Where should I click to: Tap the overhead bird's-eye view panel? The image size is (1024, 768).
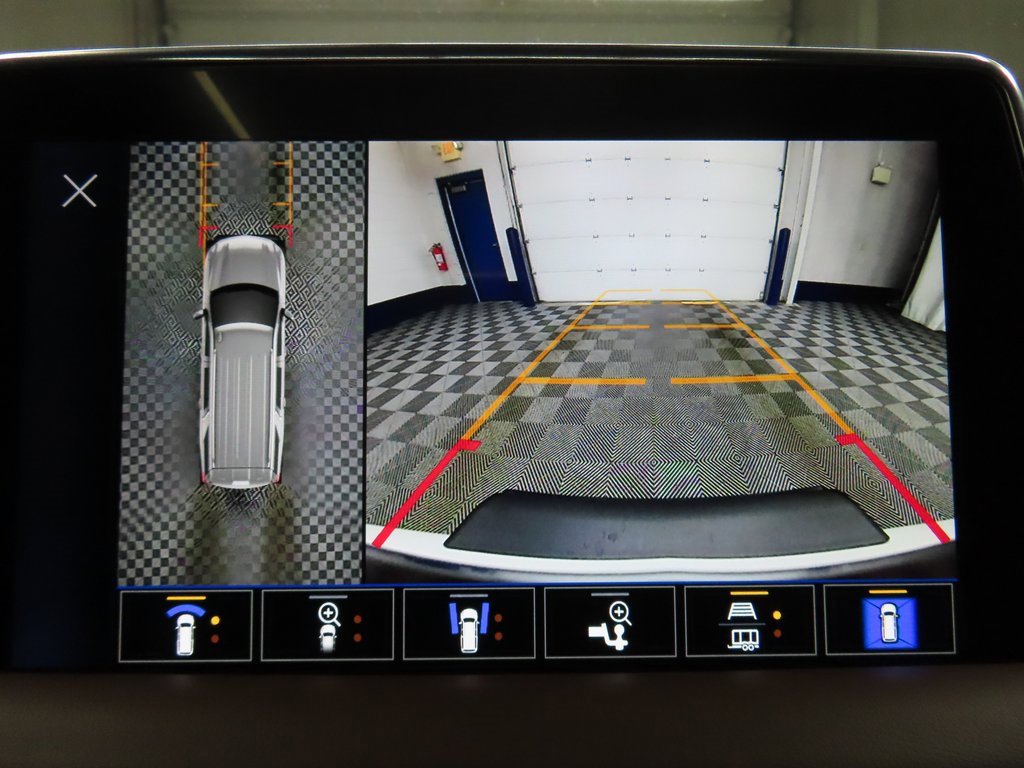click(242, 360)
